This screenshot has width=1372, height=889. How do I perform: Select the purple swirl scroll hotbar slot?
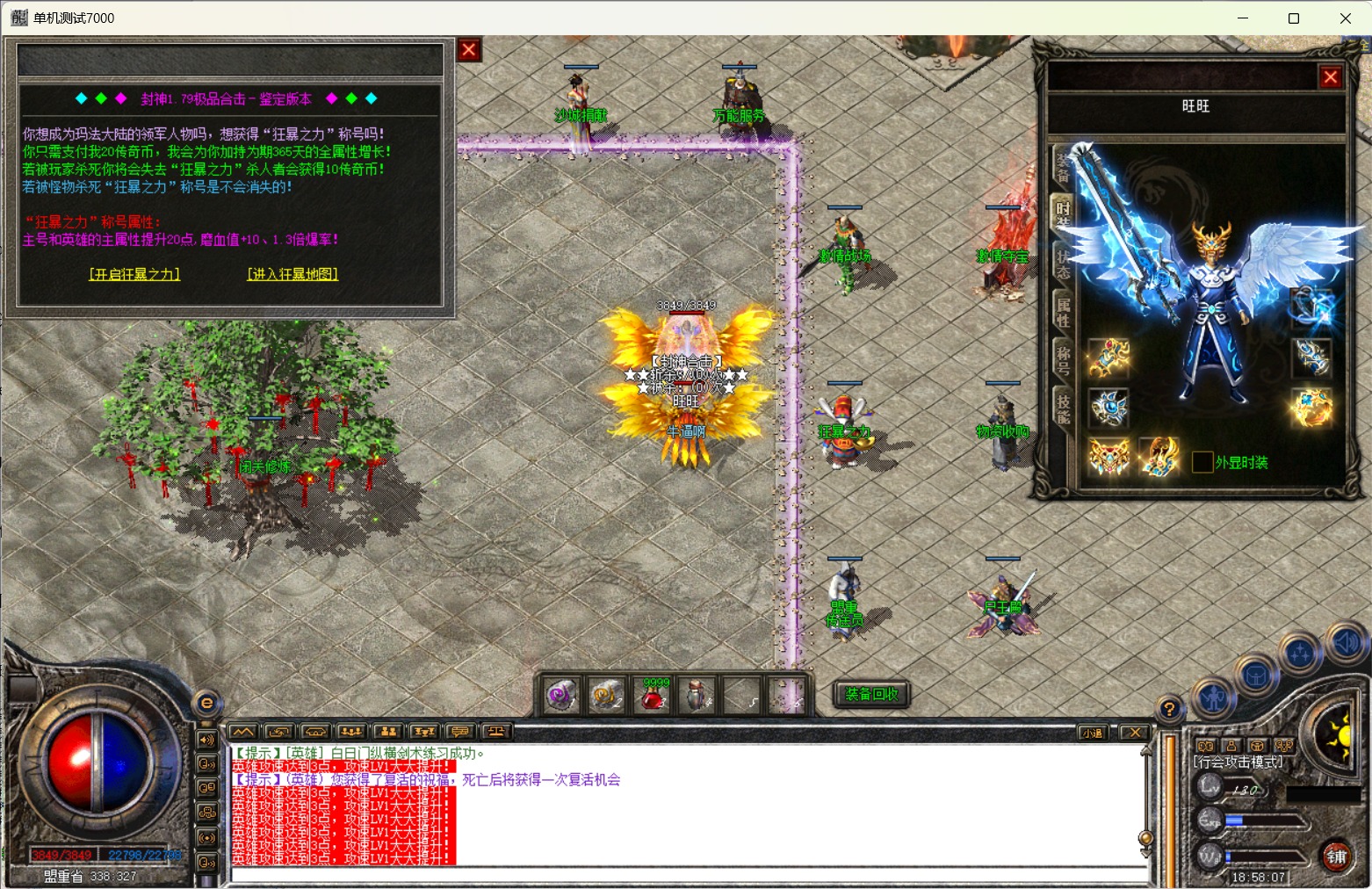560,696
